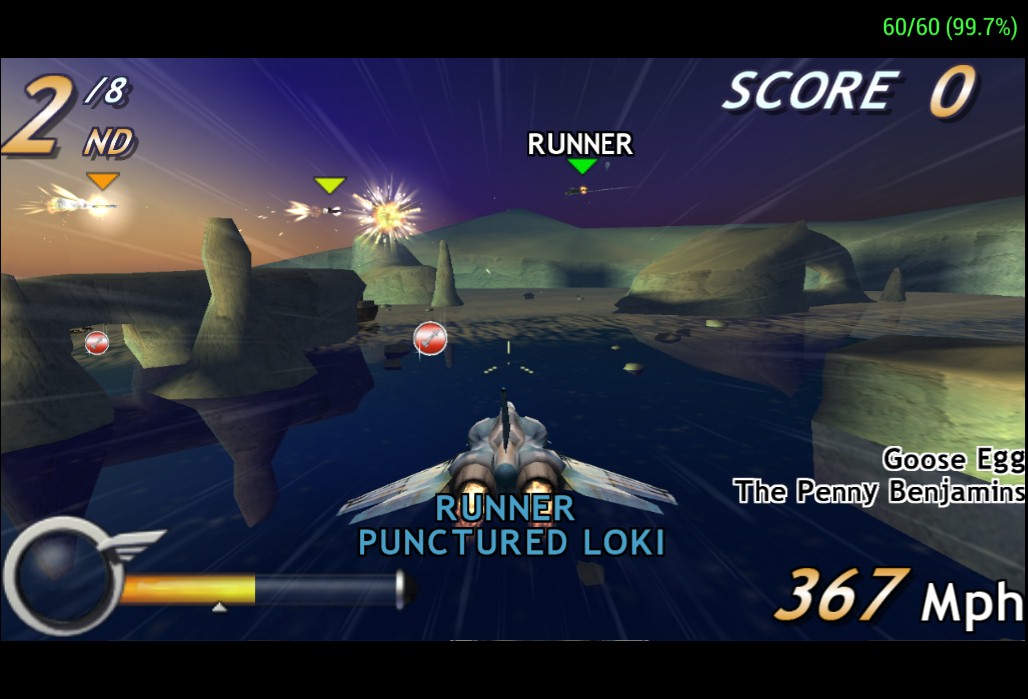Choose the yellow-green opponent arrow marker

click(x=329, y=185)
